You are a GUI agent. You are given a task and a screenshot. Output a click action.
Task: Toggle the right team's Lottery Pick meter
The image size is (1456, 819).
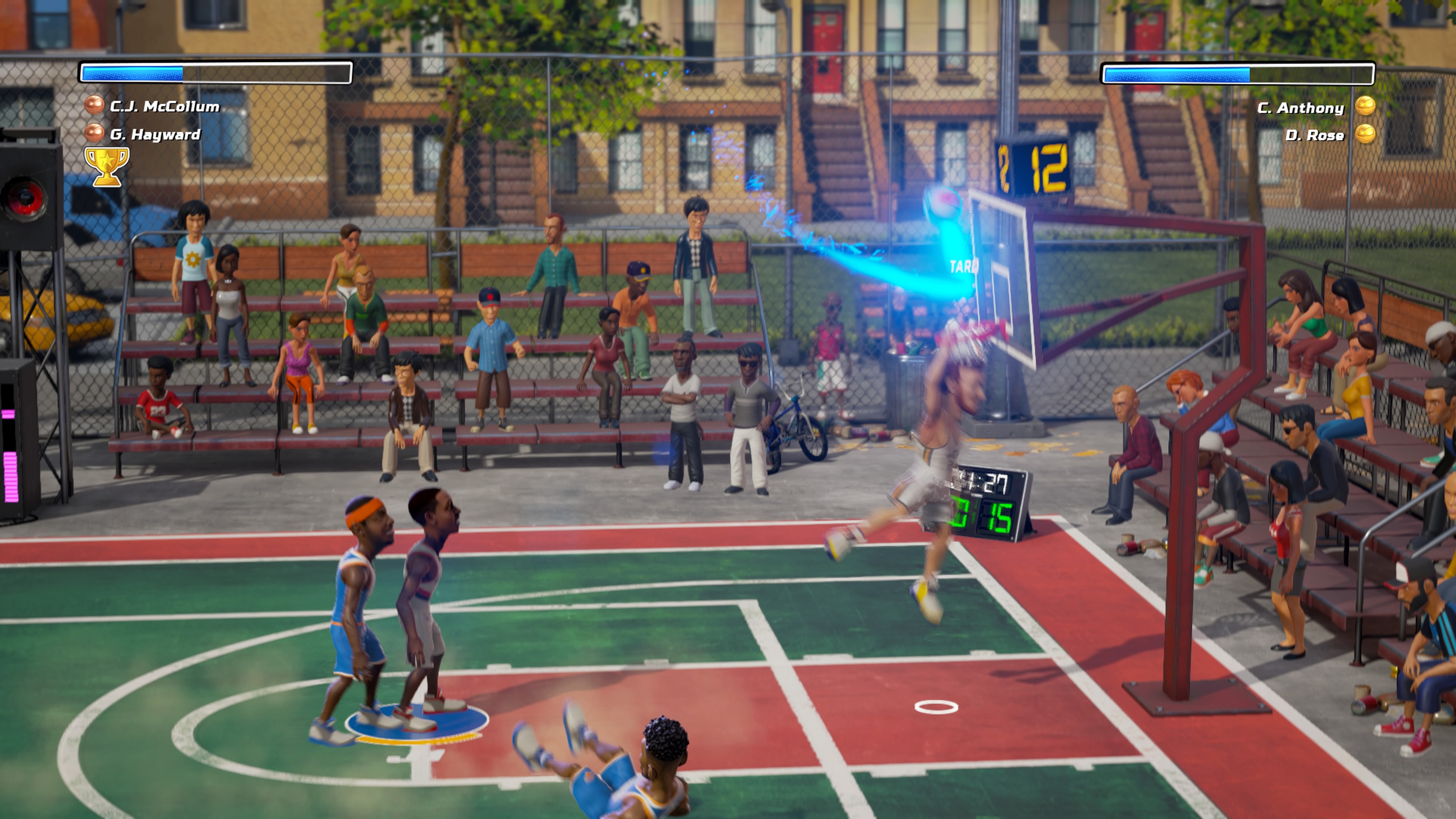click(x=1238, y=74)
